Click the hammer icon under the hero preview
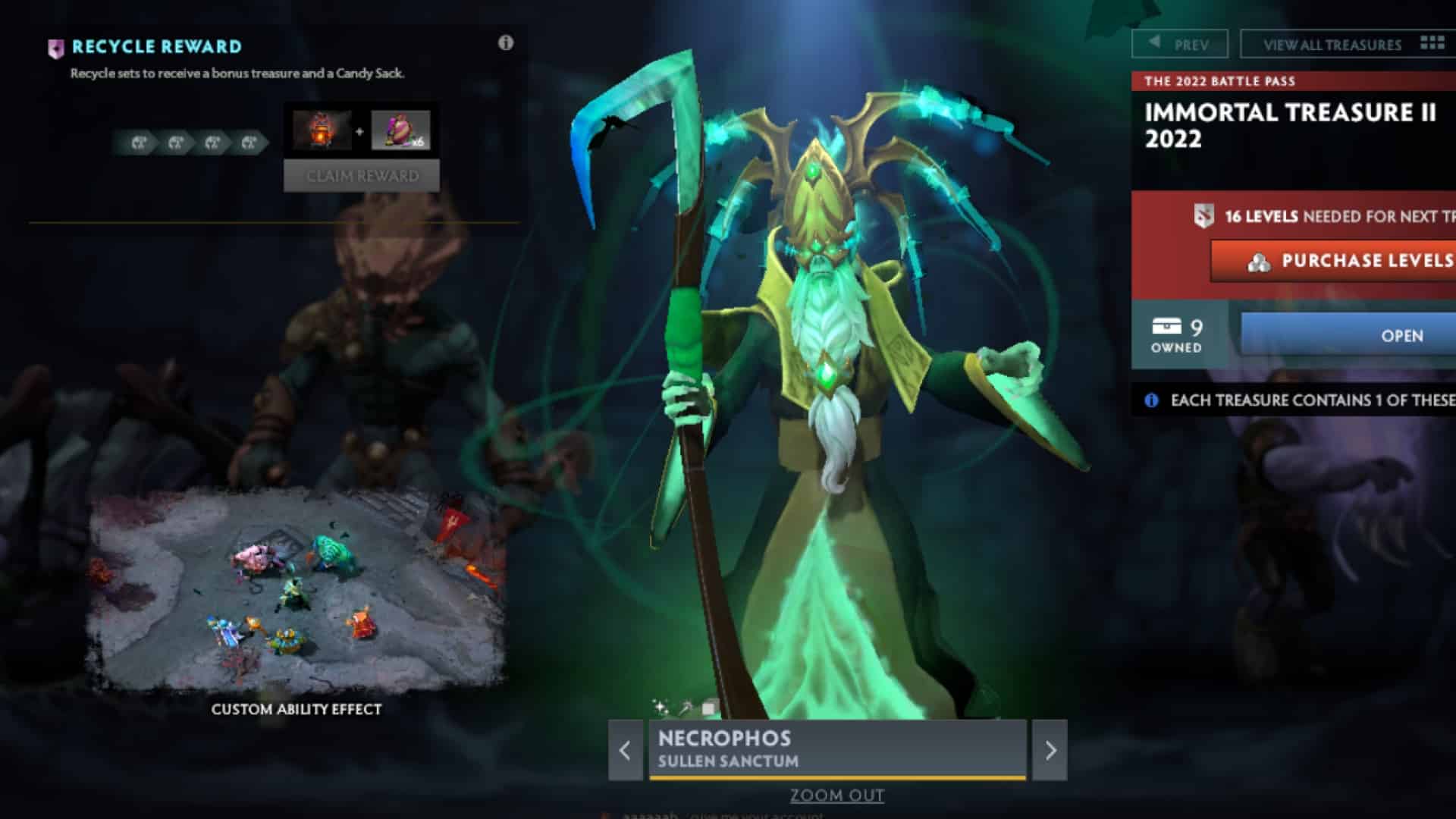1456x819 pixels. tap(686, 707)
